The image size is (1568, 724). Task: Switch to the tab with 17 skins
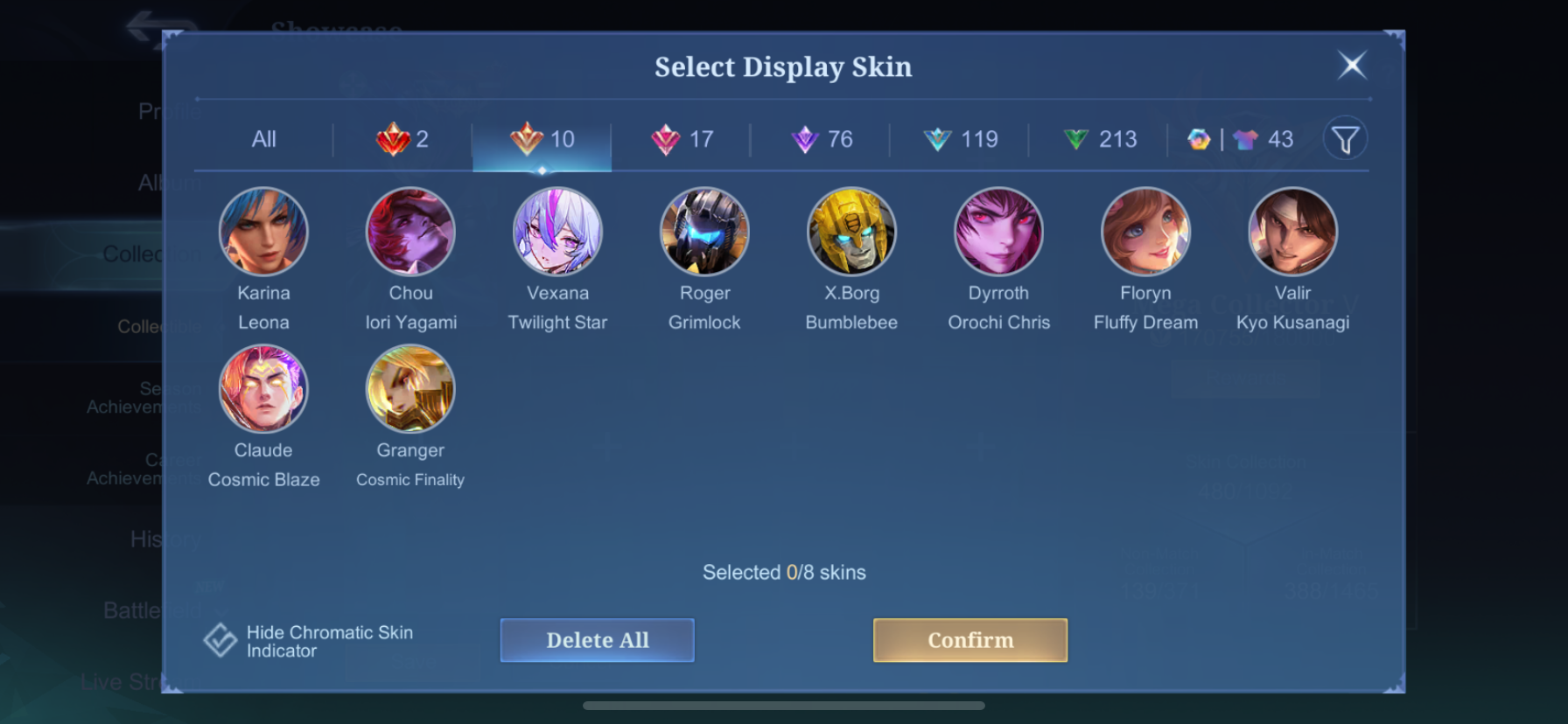(x=682, y=139)
